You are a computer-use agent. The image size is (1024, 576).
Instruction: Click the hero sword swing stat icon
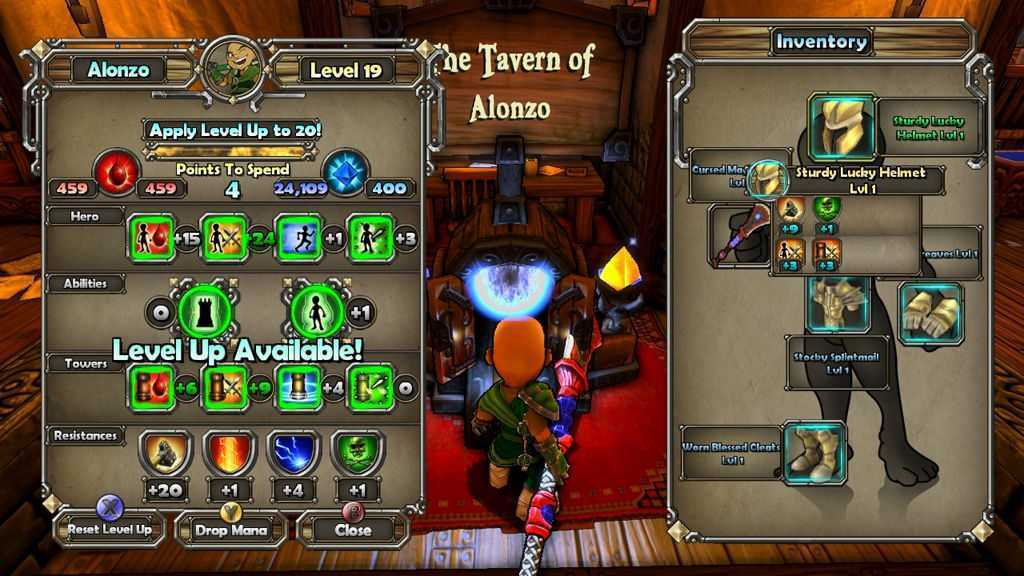[x=370, y=238]
